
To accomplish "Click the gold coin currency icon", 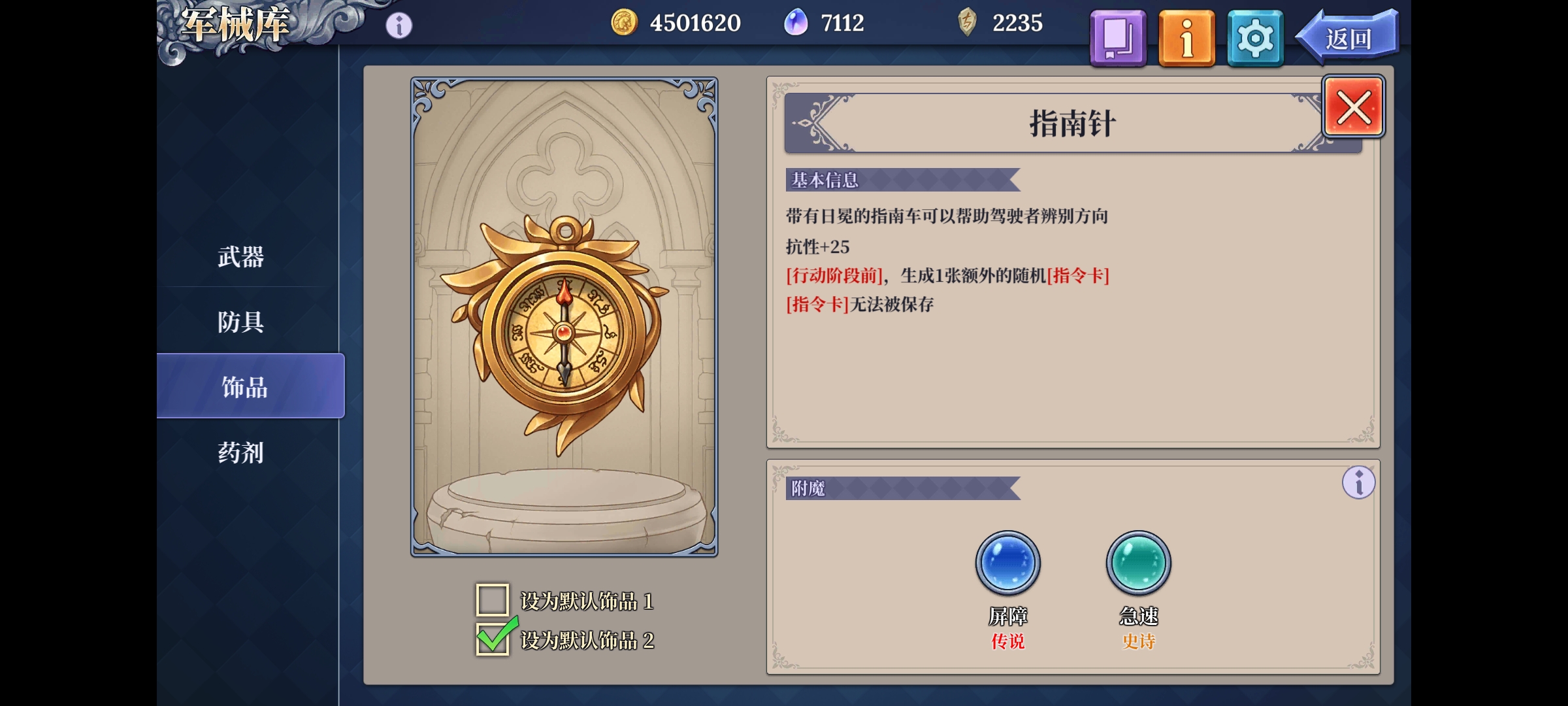I will coord(623,22).
